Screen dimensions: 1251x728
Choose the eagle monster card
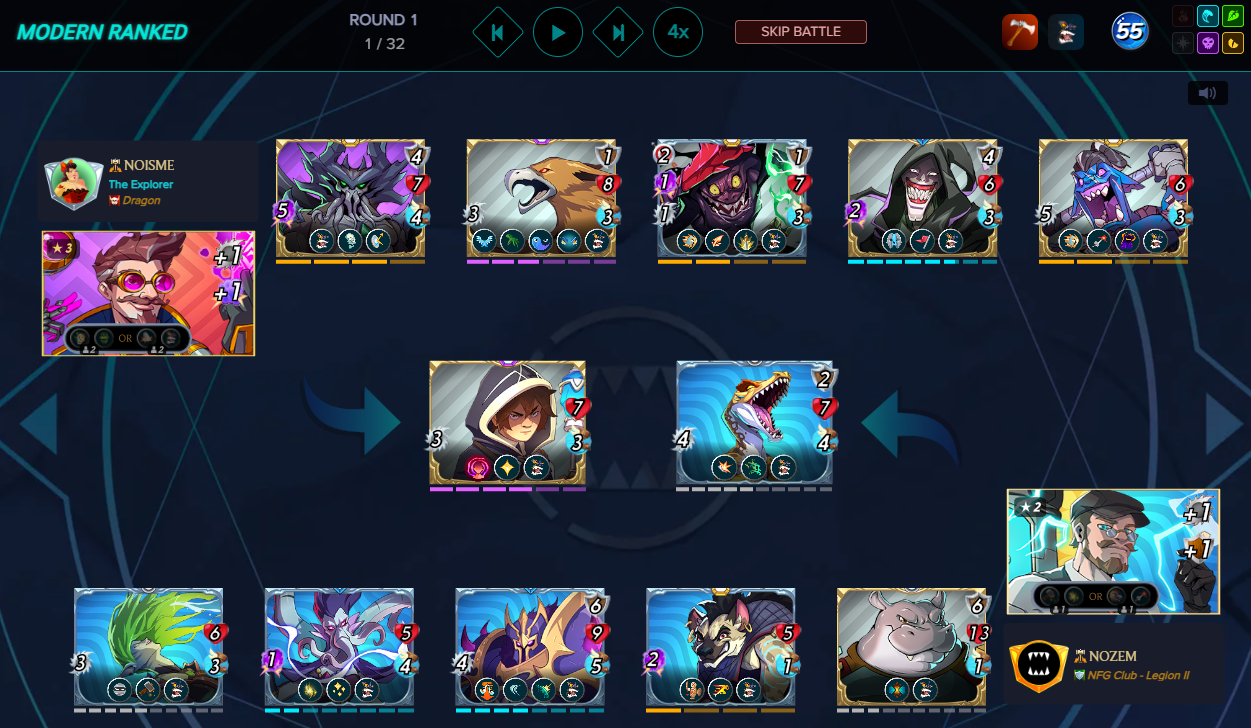[541, 198]
